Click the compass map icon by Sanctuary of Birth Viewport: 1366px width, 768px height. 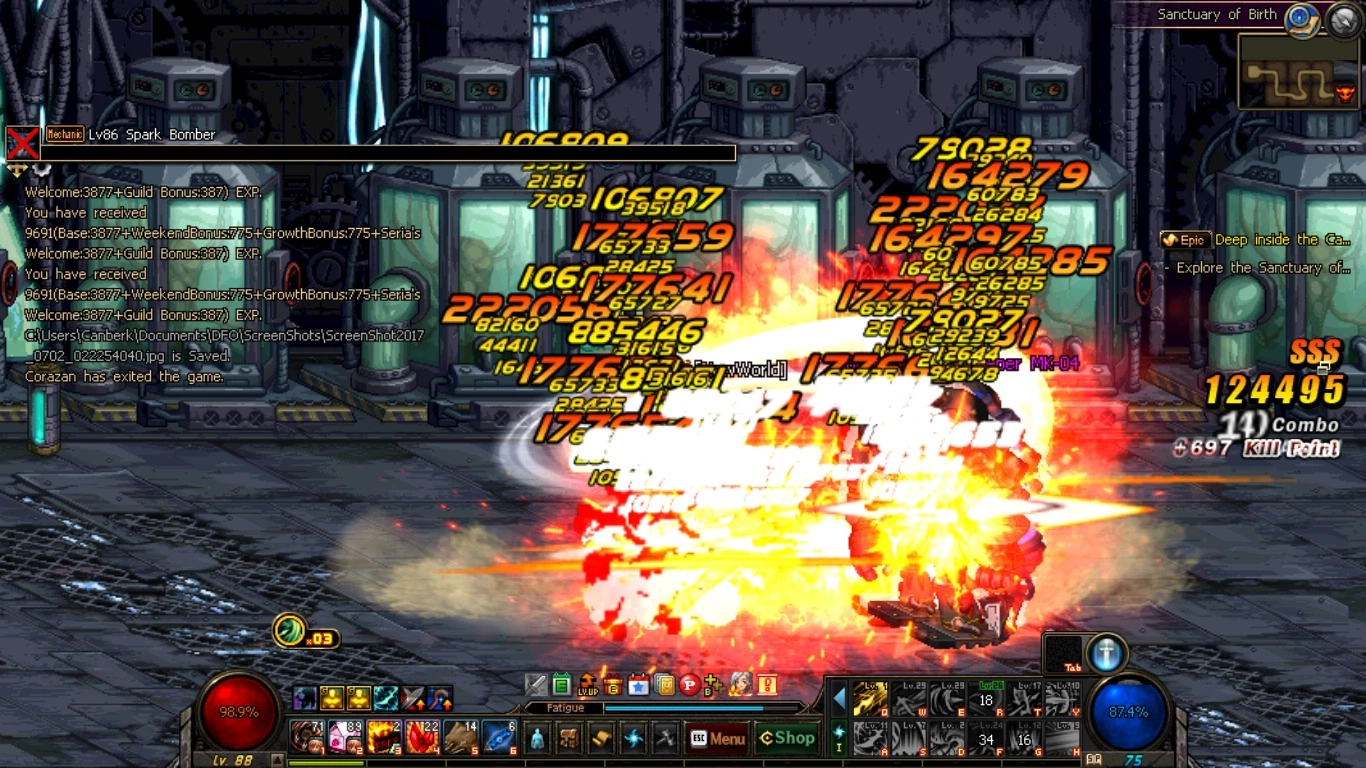[x=1301, y=17]
